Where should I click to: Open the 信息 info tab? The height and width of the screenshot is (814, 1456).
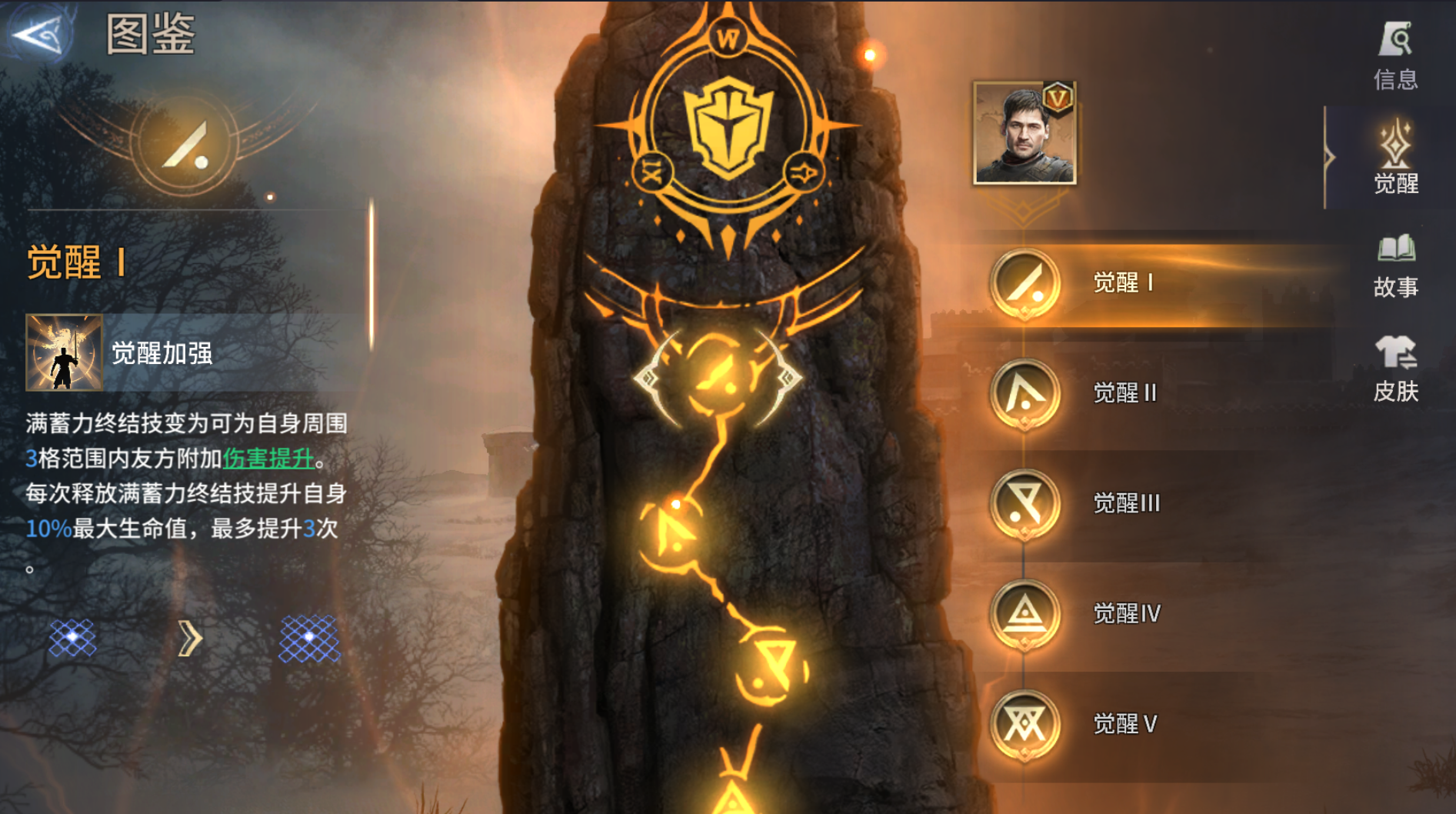[1395, 55]
